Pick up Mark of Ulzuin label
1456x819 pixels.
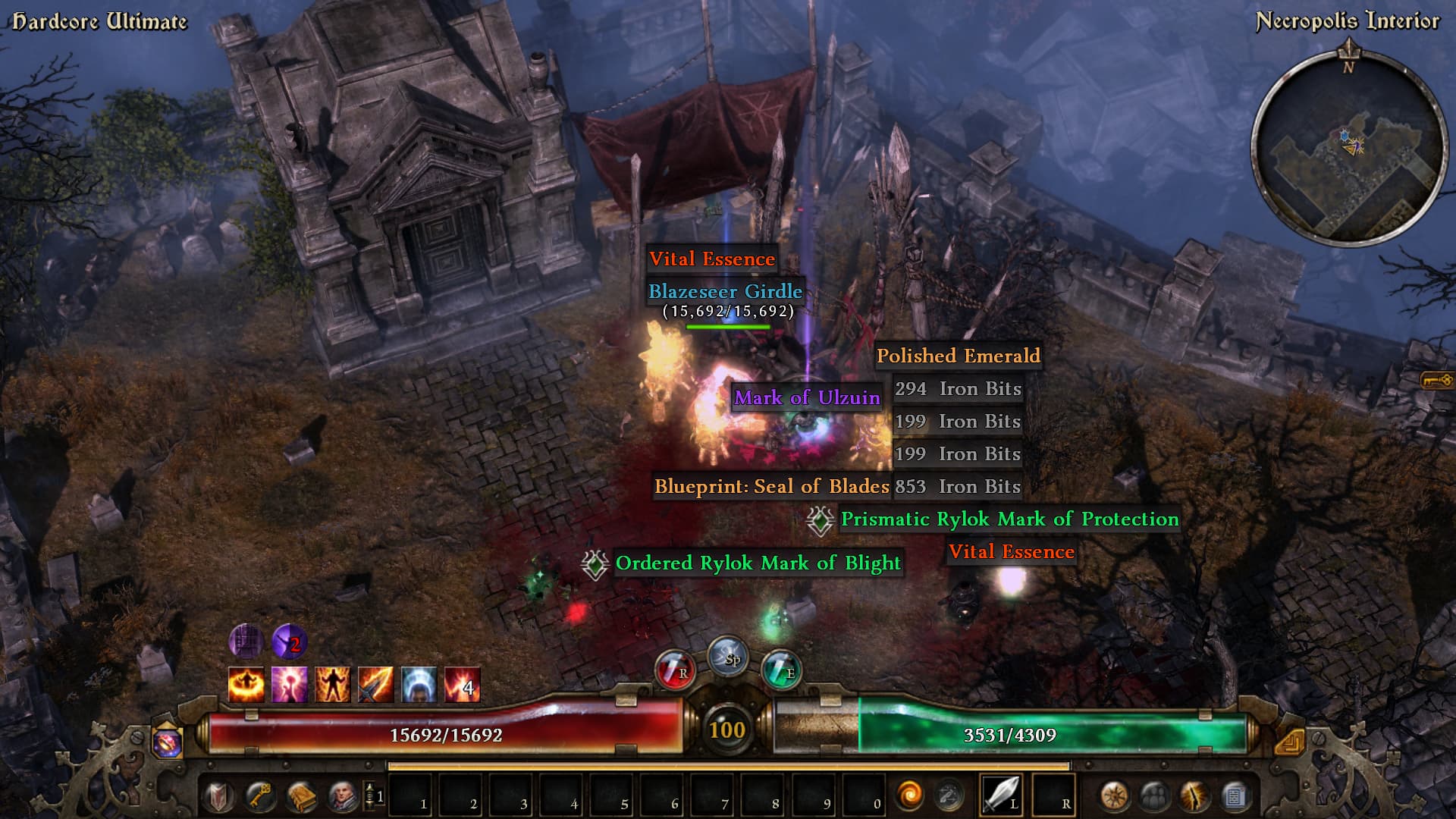[807, 398]
